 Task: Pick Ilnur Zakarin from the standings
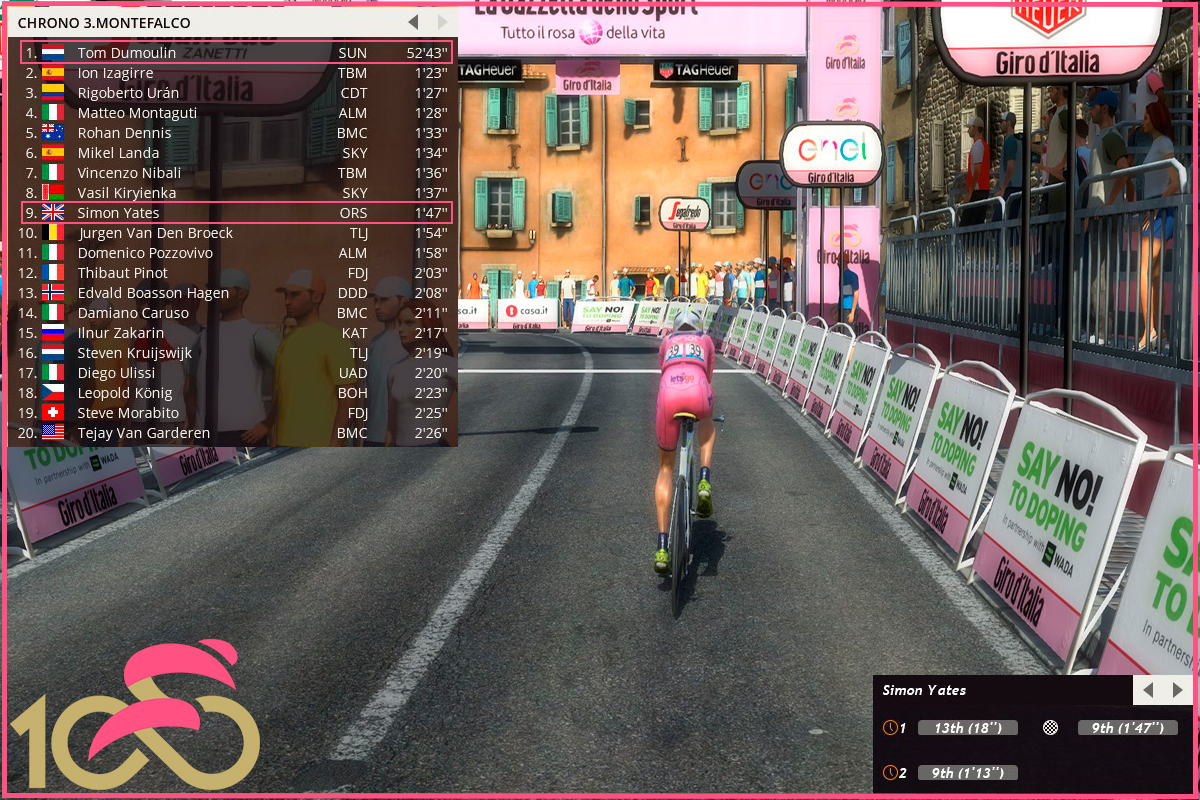(236, 333)
